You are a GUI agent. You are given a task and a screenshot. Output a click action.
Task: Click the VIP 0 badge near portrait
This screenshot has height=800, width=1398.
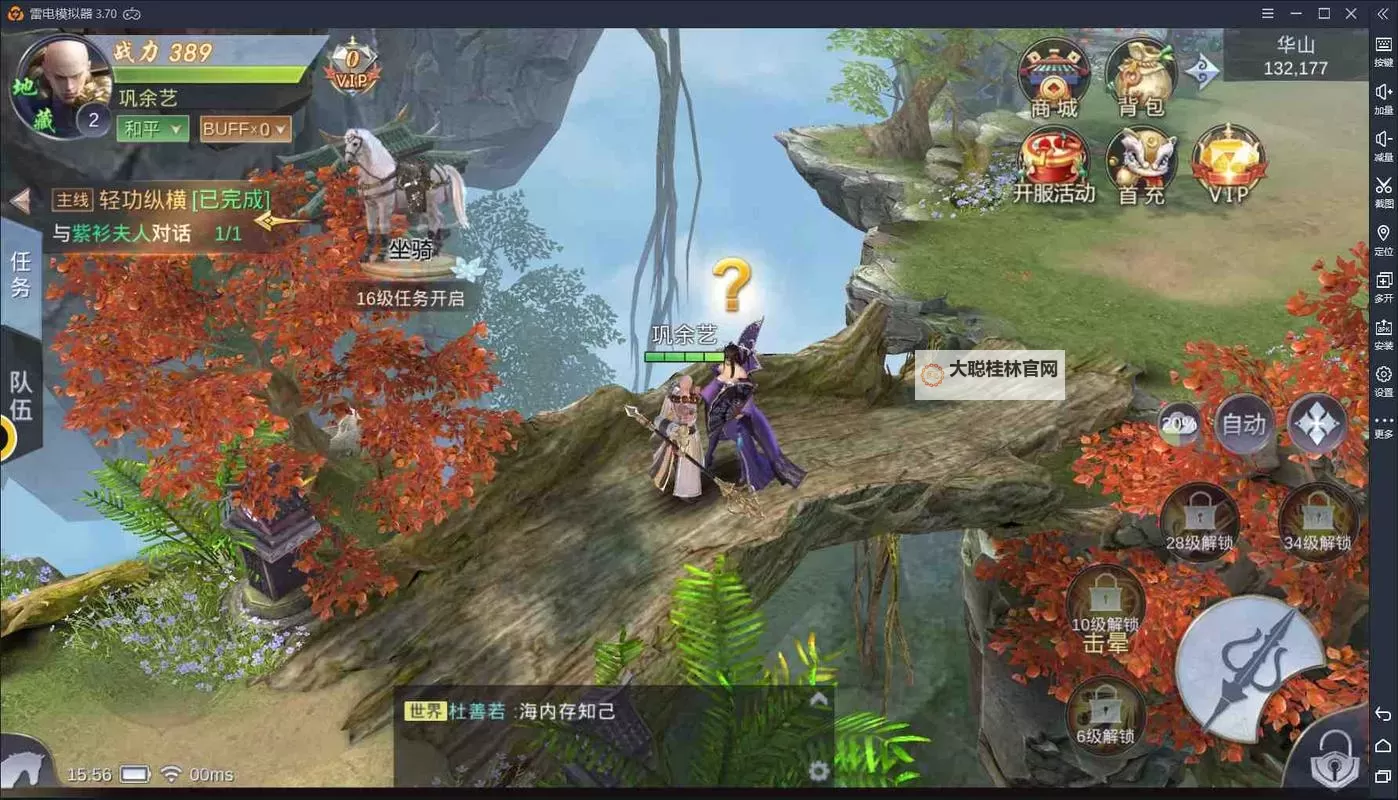click(352, 67)
